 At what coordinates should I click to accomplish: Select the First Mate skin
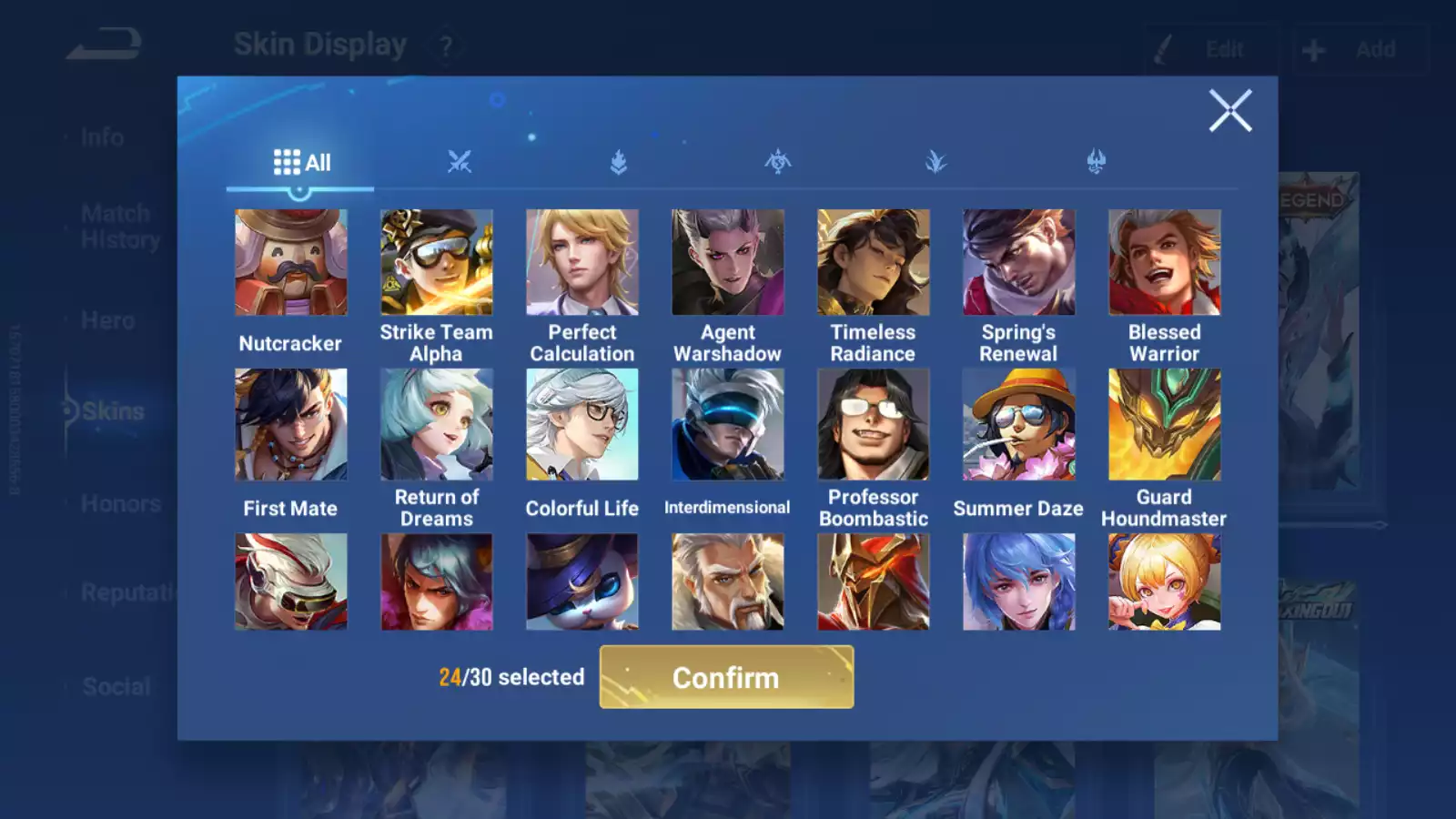(290, 424)
